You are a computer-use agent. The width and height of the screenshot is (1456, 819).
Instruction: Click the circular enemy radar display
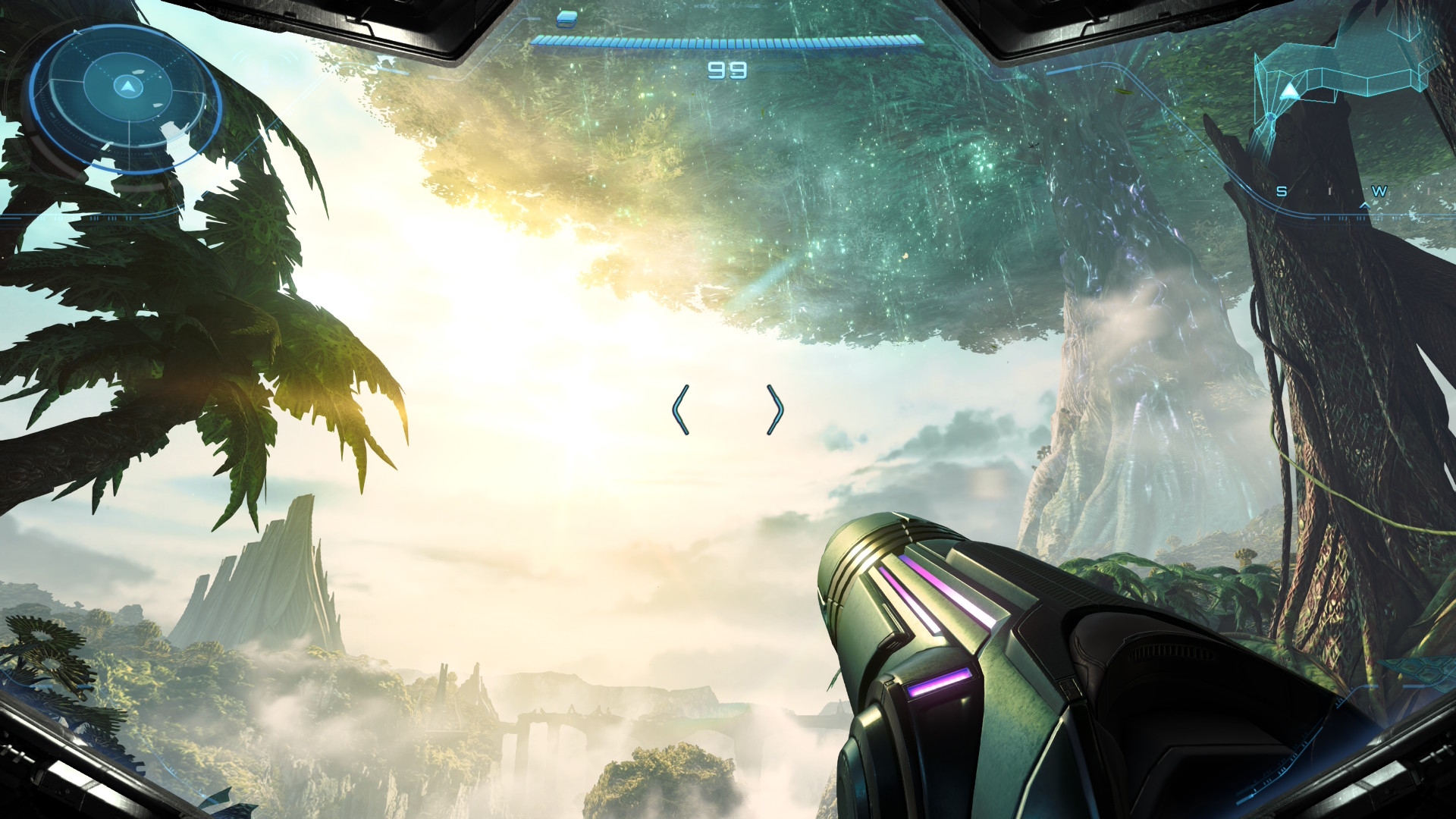point(127,97)
